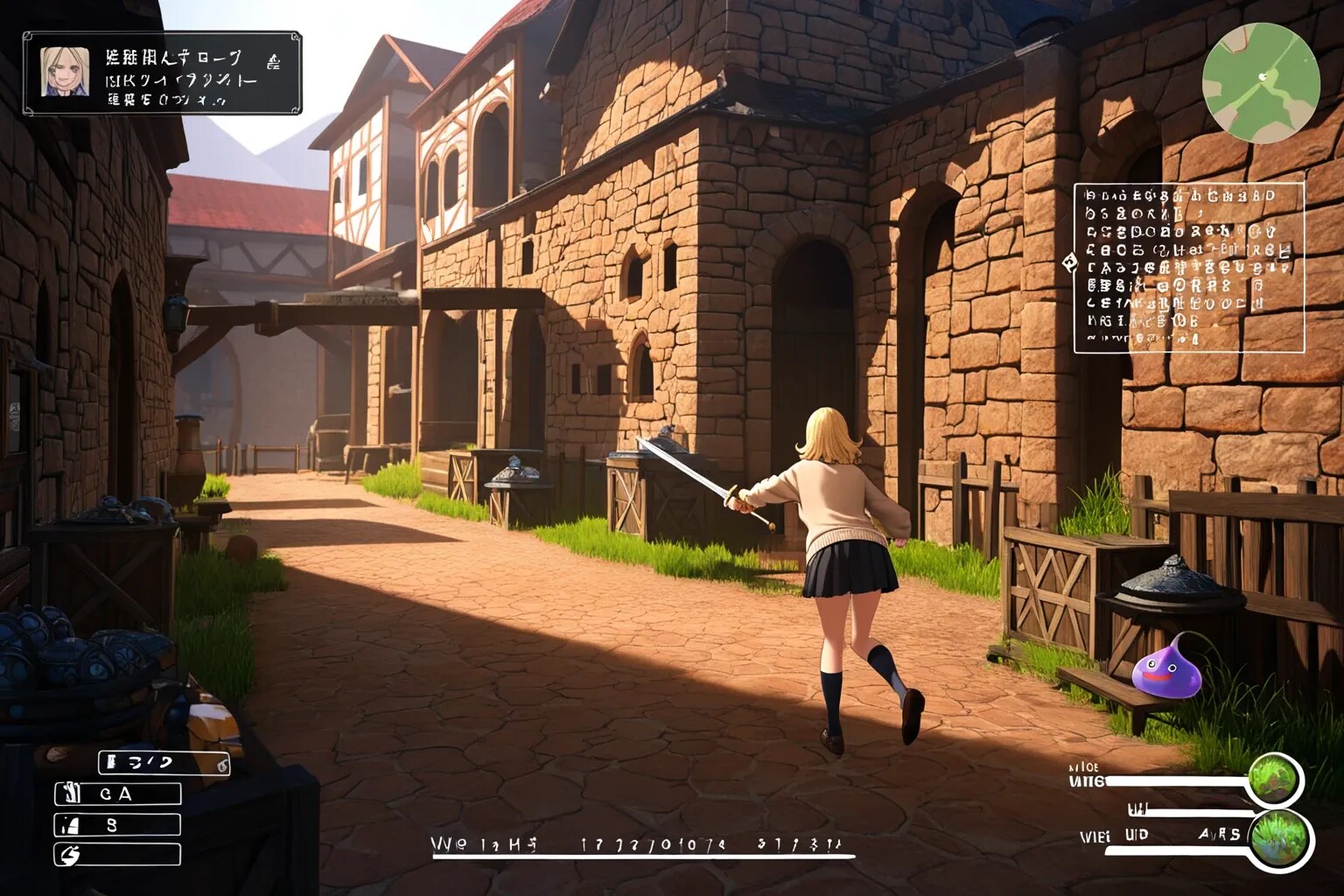Open the circular minimap
1344x896 pixels.
[1261, 85]
